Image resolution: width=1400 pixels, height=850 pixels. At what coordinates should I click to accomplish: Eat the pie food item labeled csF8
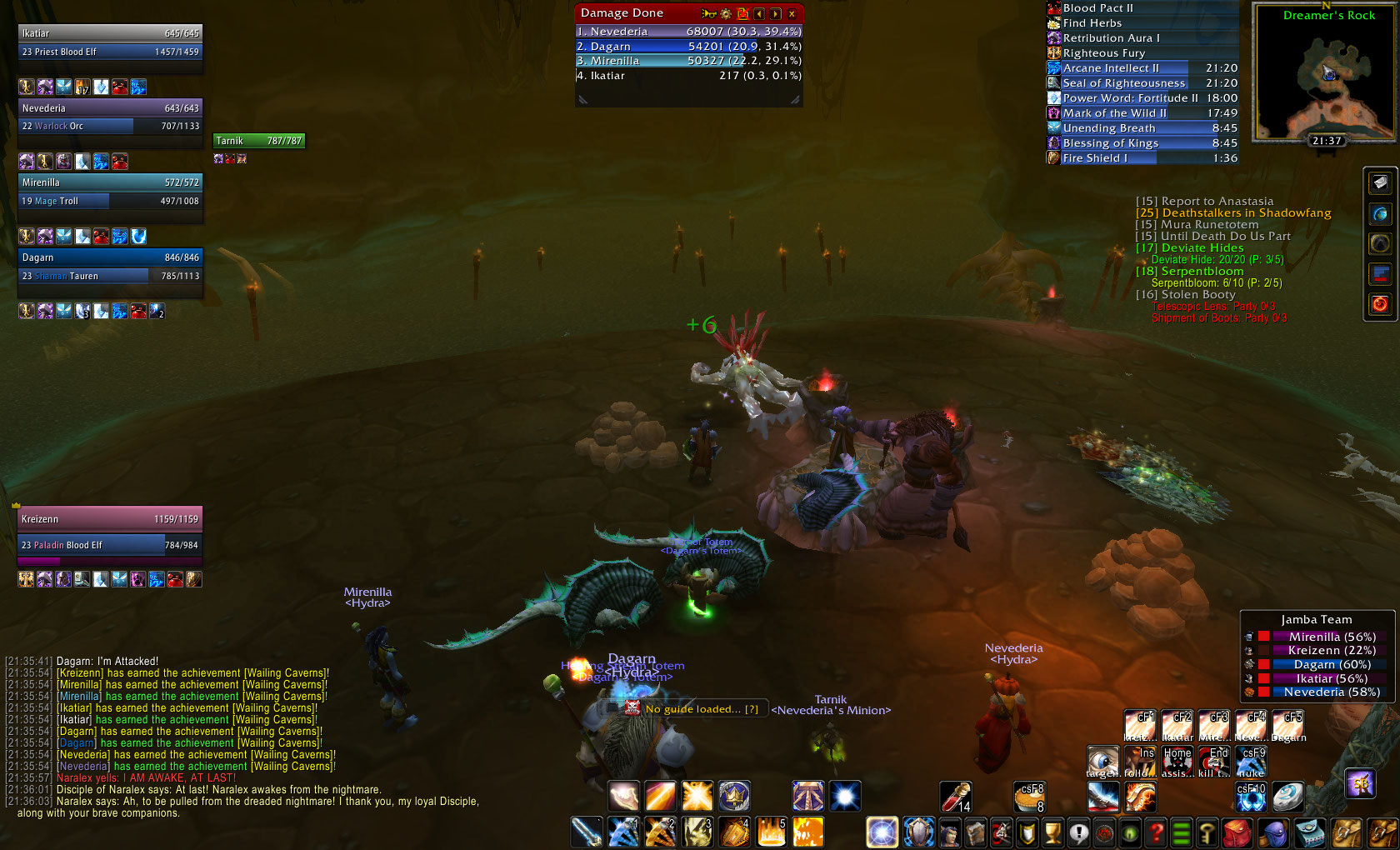[1029, 797]
